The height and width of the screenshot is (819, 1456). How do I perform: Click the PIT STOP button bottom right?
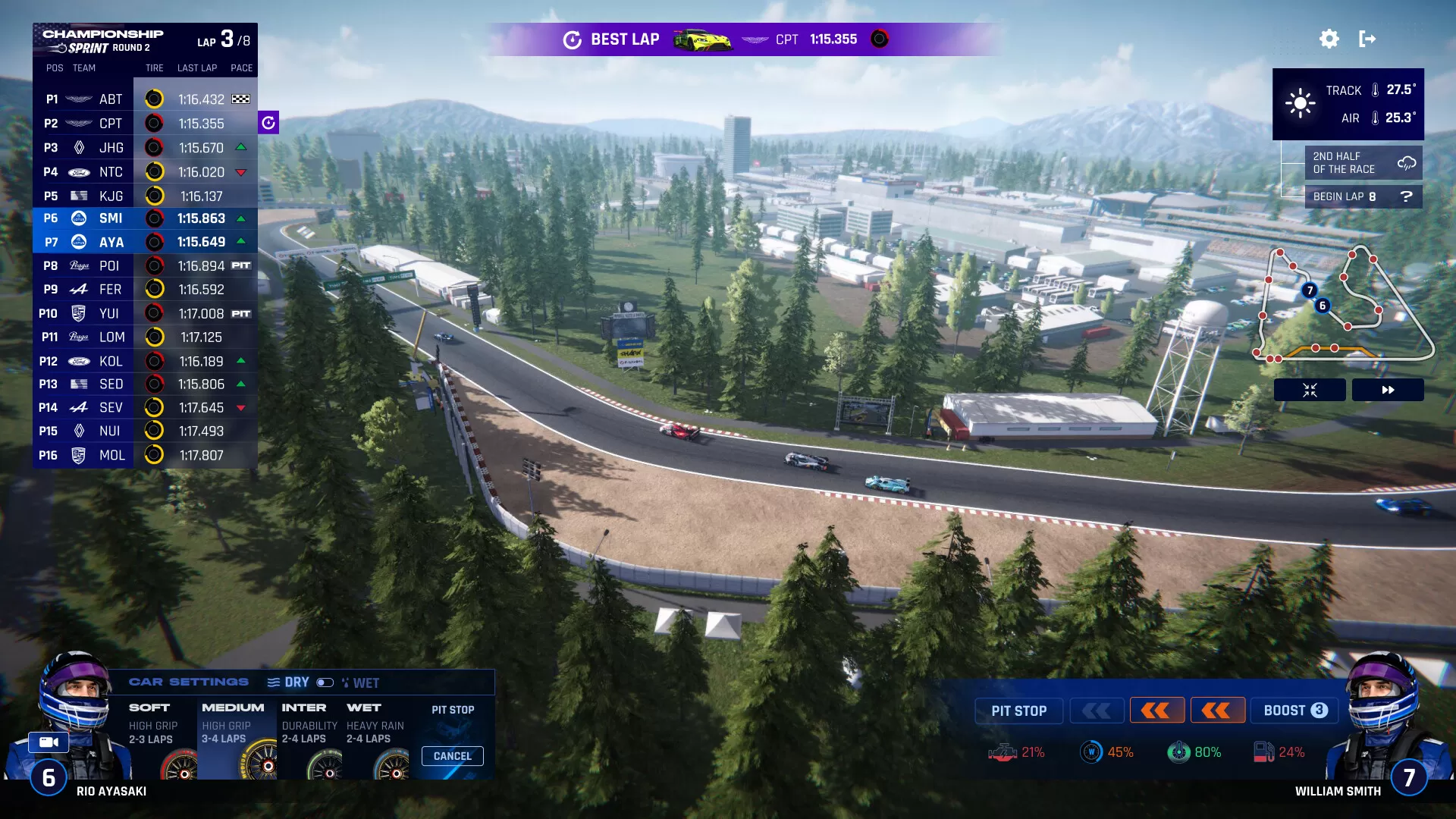(x=1018, y=711)
